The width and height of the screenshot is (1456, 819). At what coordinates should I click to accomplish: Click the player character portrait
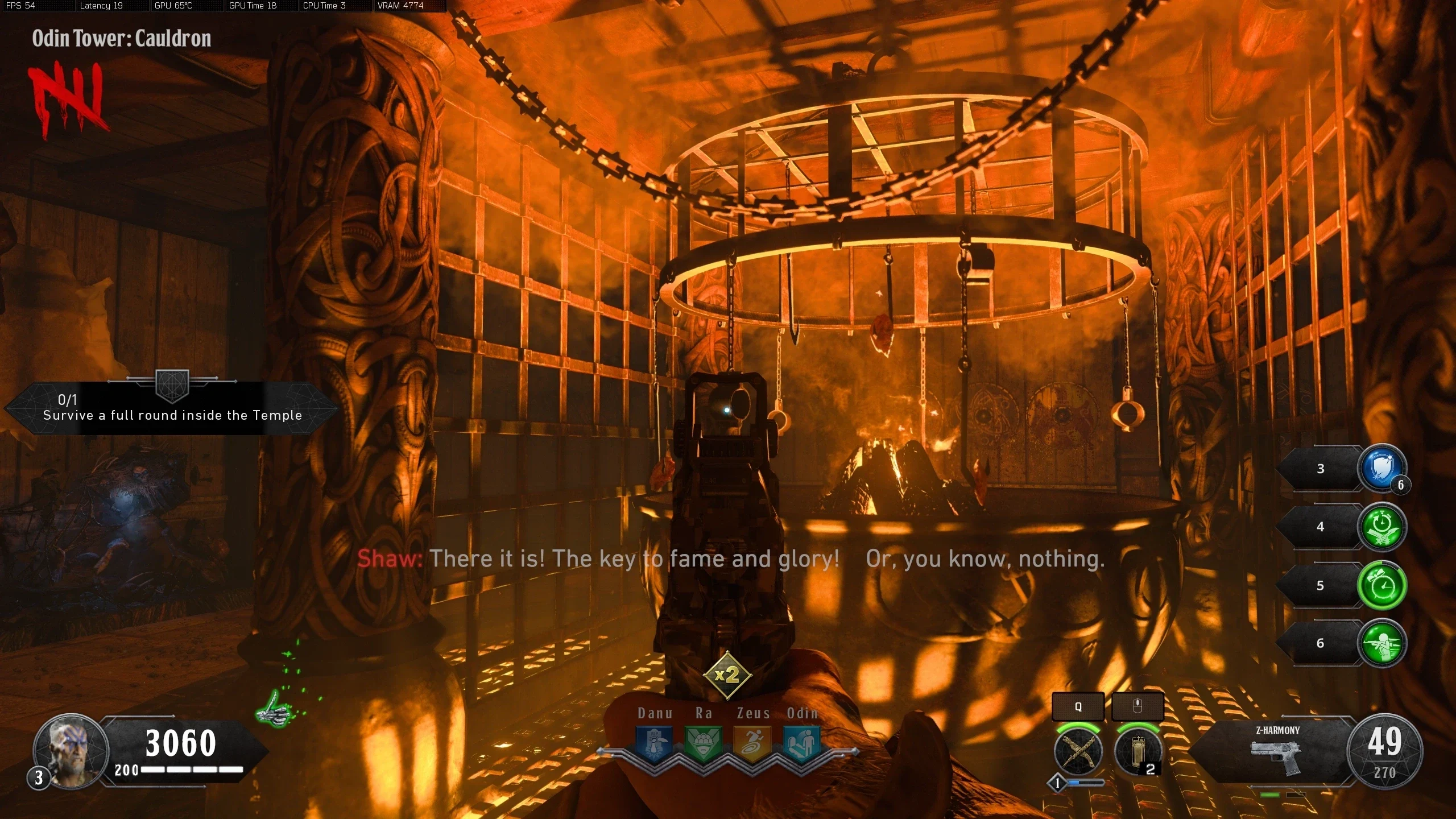(71, 750)
